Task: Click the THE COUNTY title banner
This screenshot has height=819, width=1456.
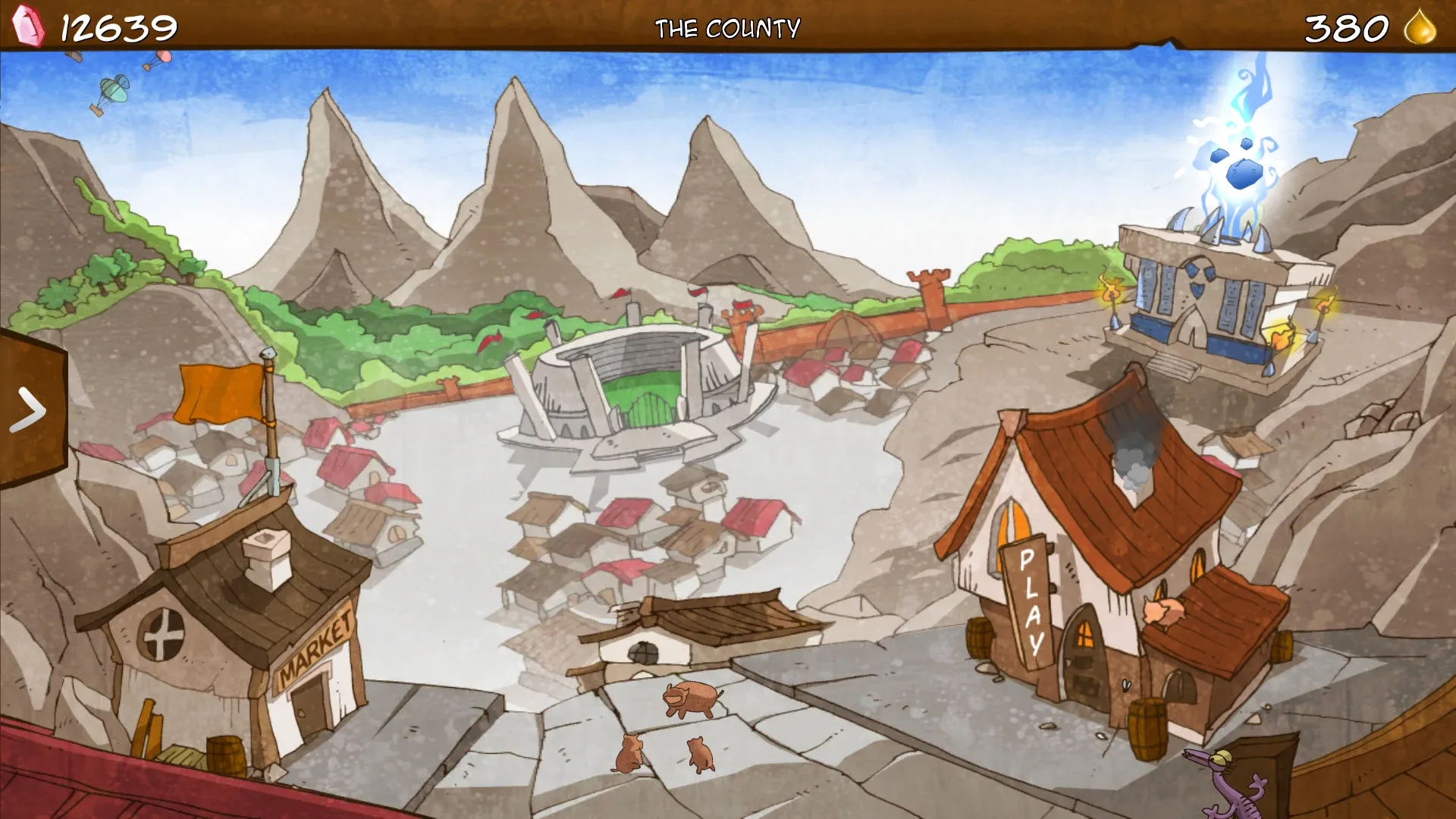Action: click(728, 27)
